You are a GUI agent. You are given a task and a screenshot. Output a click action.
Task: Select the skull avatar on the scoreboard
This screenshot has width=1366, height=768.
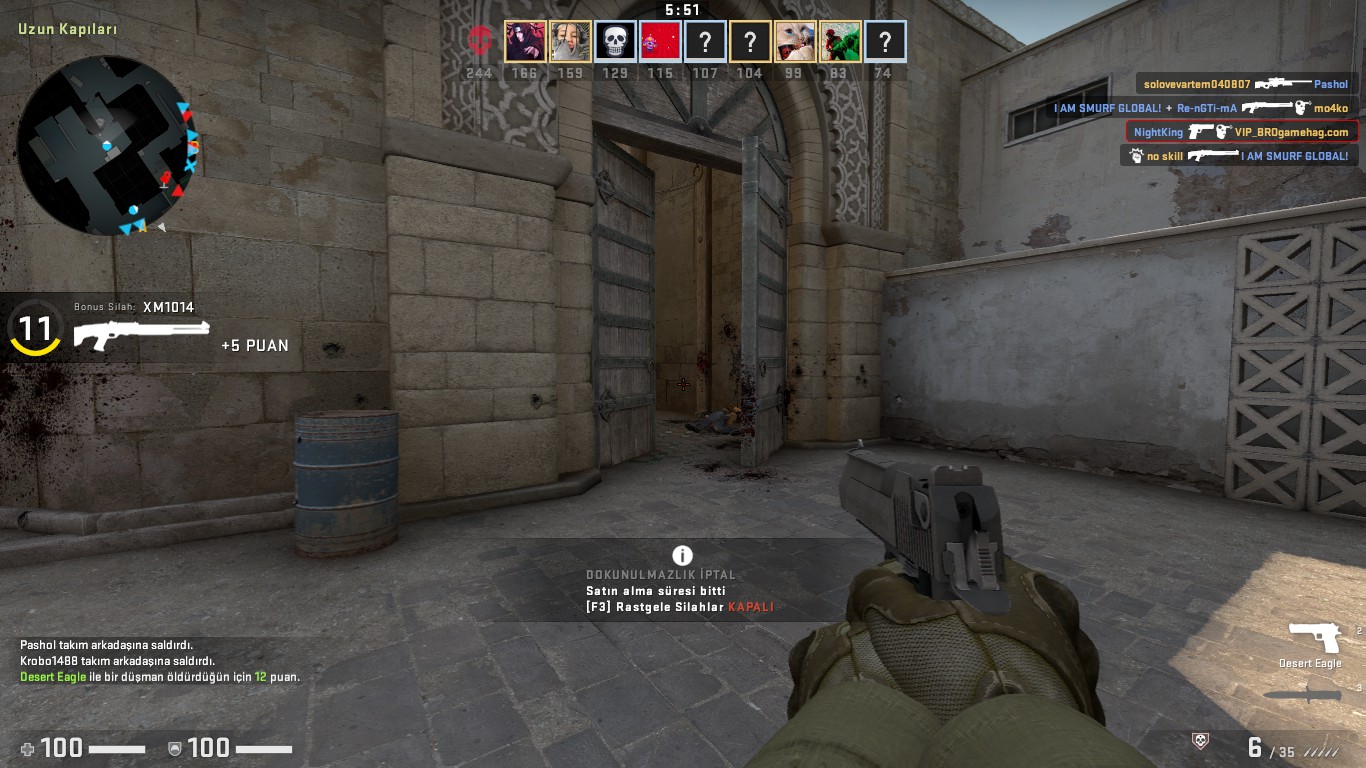point(615,42)
